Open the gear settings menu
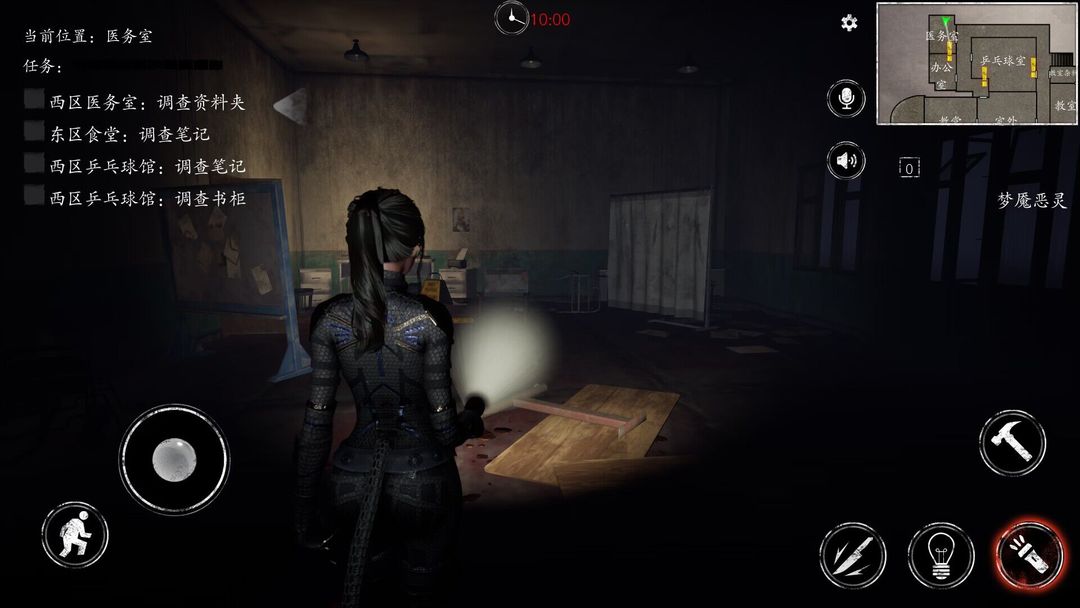The image size is (1080, 608). tap(849, 23)
